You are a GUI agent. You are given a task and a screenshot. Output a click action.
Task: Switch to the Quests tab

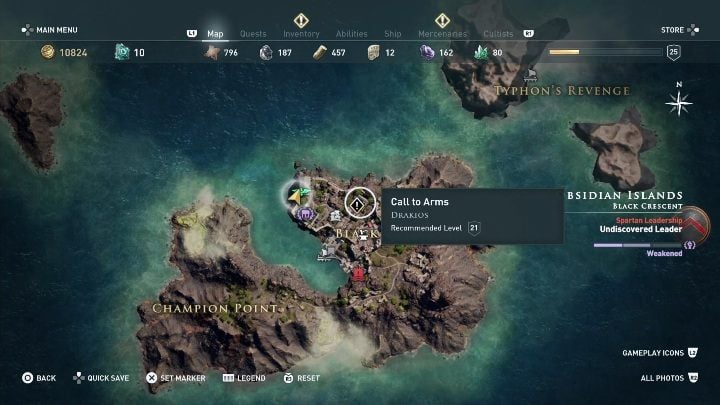click(253, 34)
